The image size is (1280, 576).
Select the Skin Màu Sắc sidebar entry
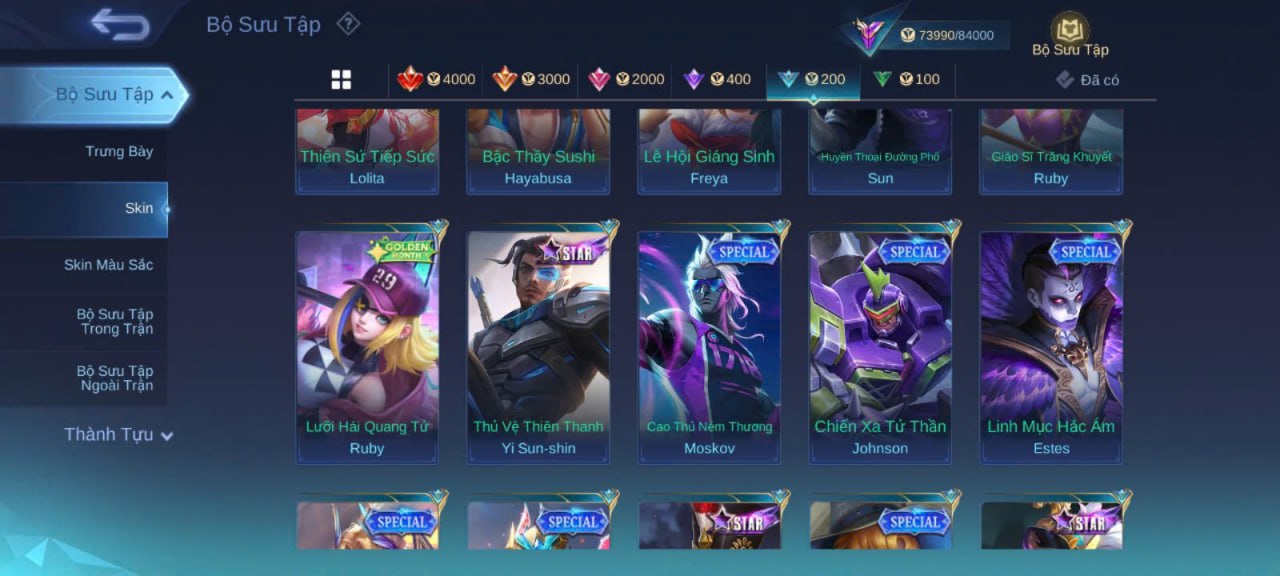click(x=108, y=265)
